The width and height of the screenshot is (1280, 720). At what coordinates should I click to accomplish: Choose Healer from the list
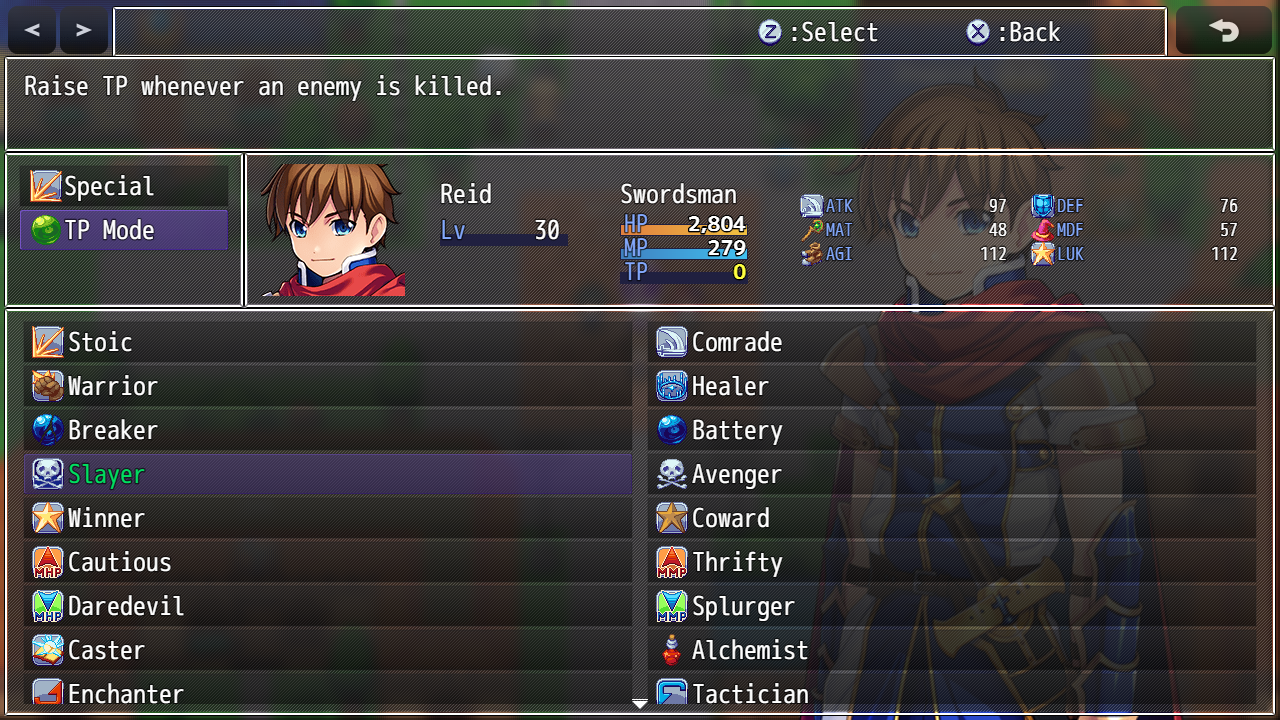coord(952,387)
